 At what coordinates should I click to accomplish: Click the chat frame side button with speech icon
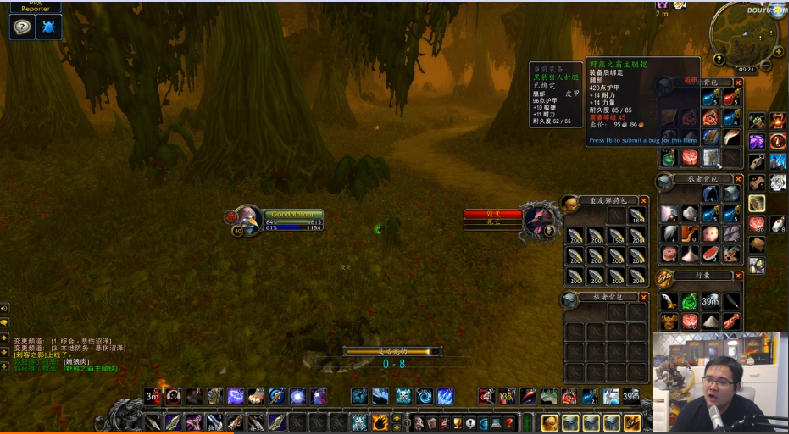point(5,322)
